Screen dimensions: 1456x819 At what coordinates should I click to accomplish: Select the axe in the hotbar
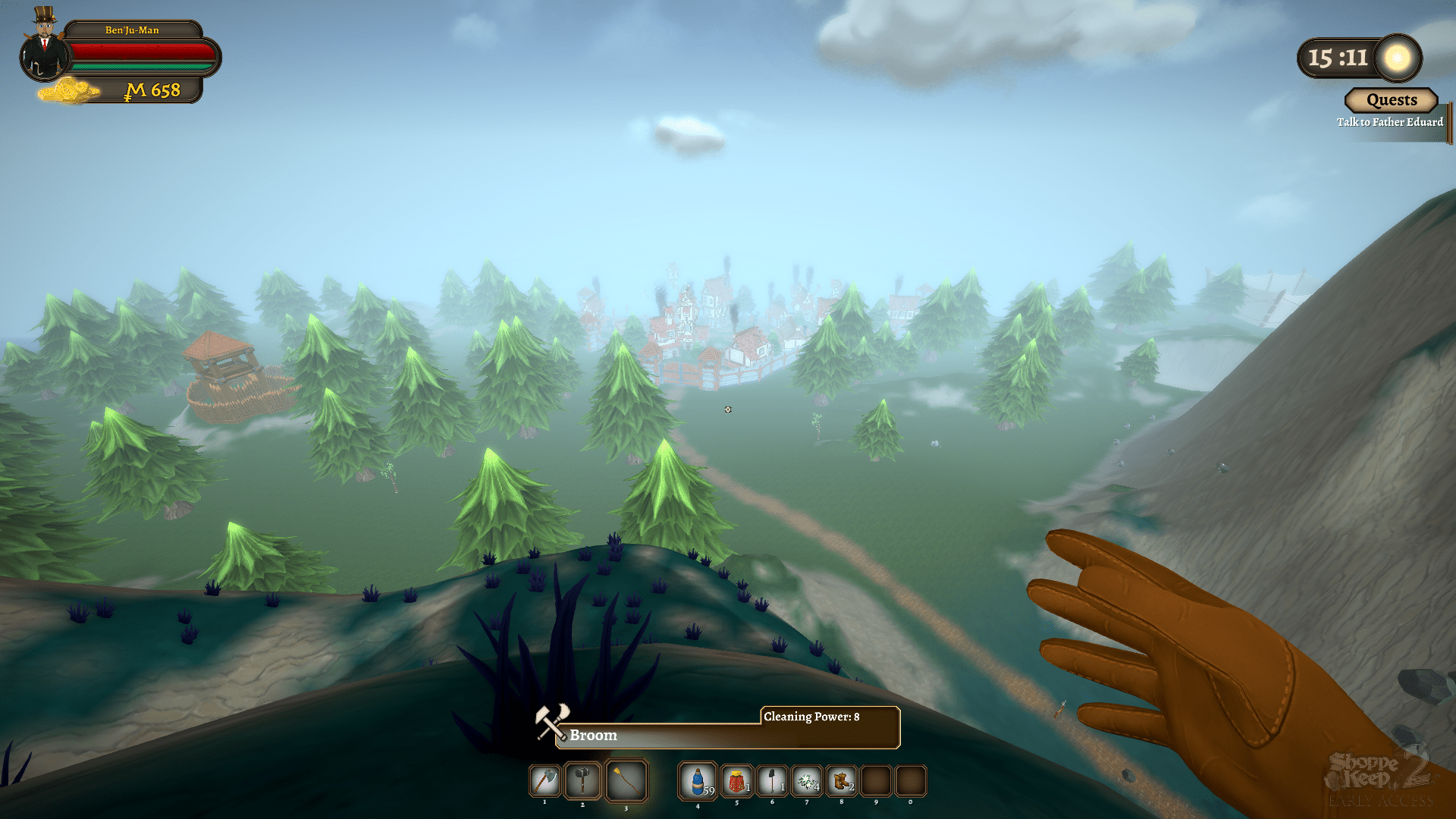(x=545, y=780)
